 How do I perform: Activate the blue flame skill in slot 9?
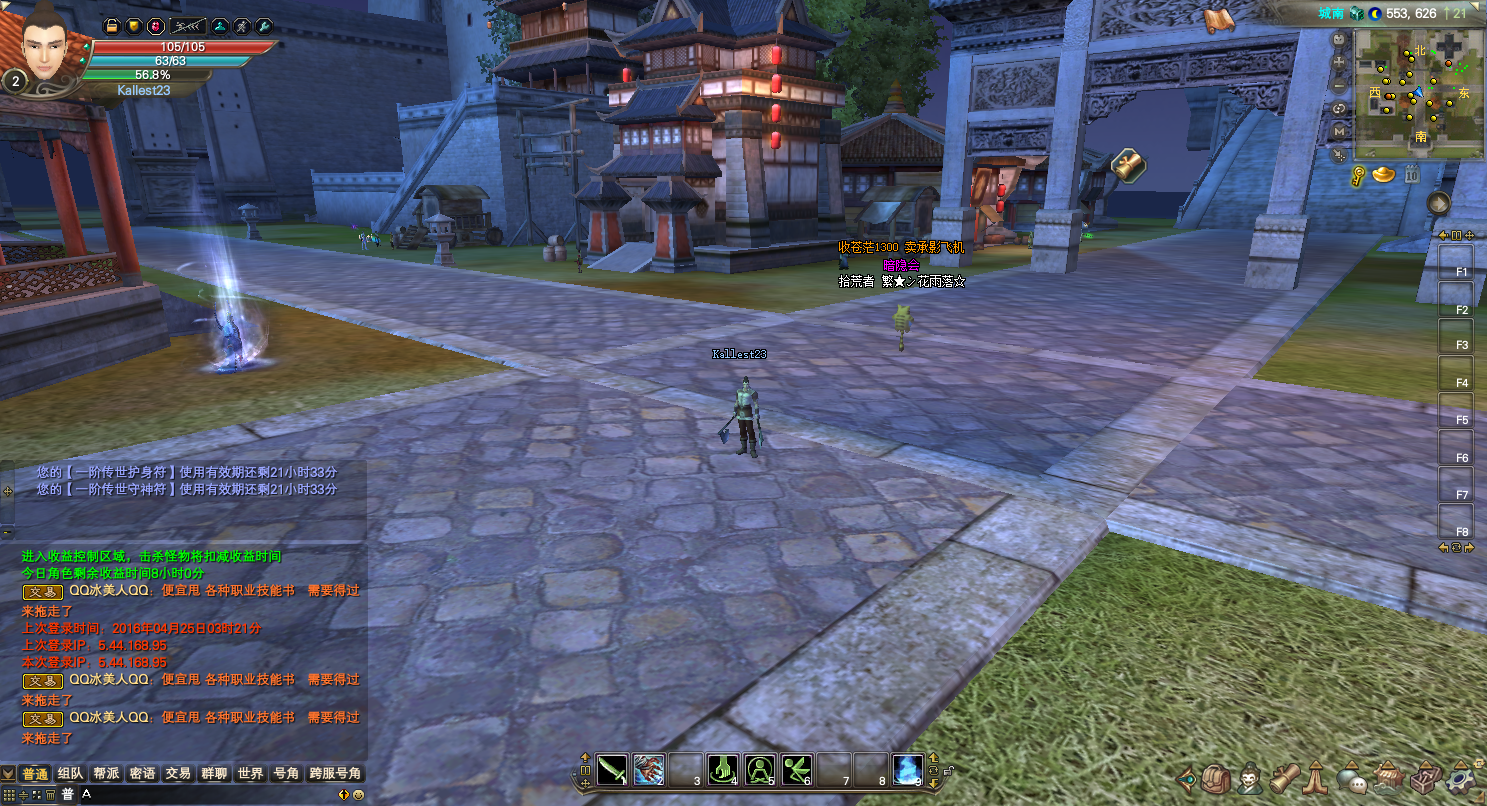[x=906, y=769]
